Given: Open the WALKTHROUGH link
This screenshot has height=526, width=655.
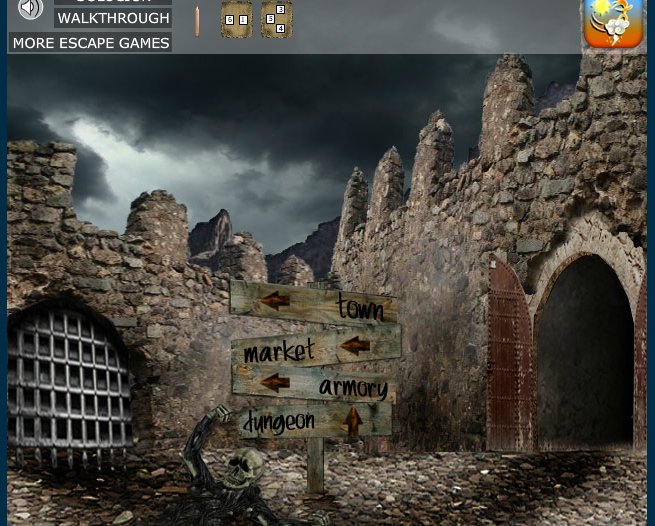Looking at the screenshot, I should (x=113, y=18).
